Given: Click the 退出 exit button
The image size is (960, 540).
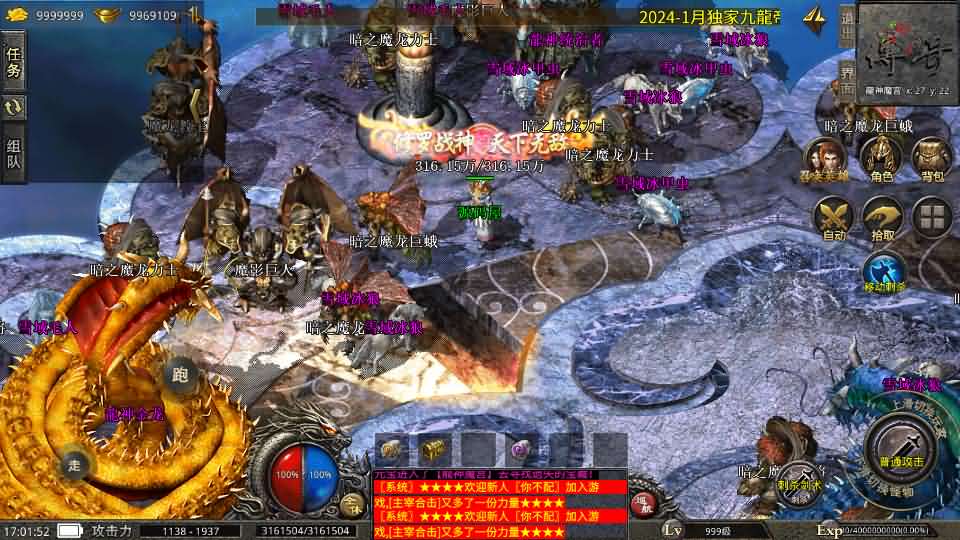Looking at the screenshot, I should [846, 24].
